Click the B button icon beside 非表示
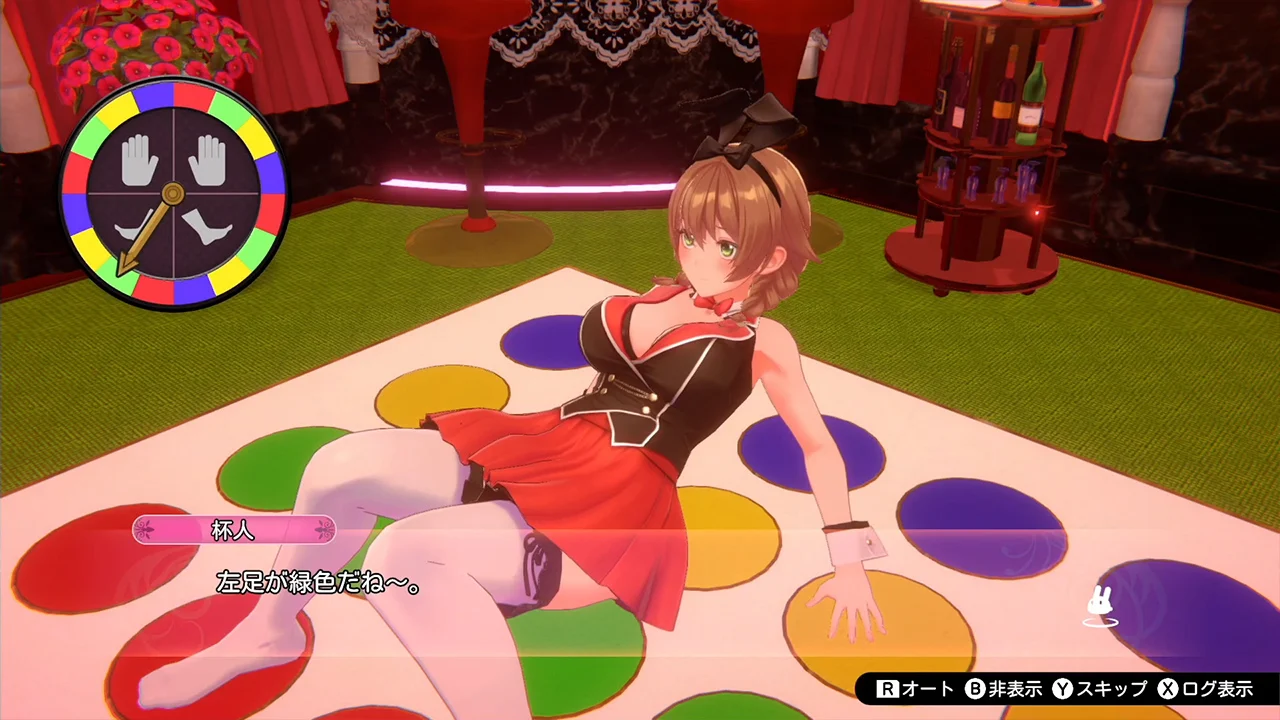 (x=974, y=689)
